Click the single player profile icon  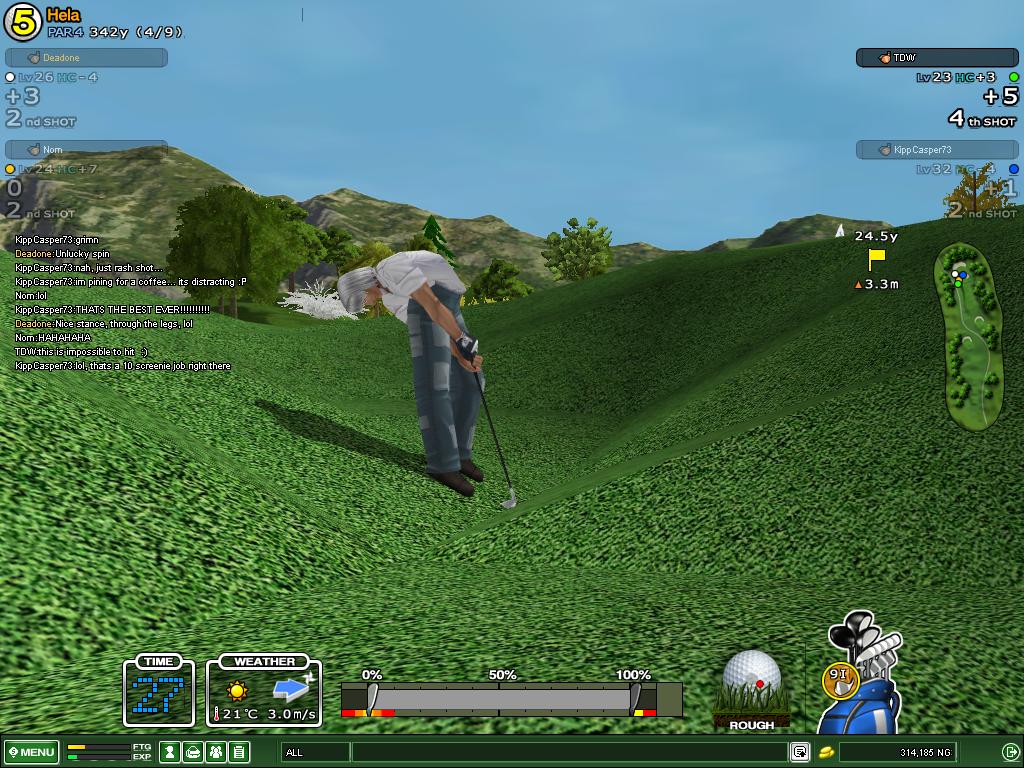pyautogui.click(x=171, y=752)
